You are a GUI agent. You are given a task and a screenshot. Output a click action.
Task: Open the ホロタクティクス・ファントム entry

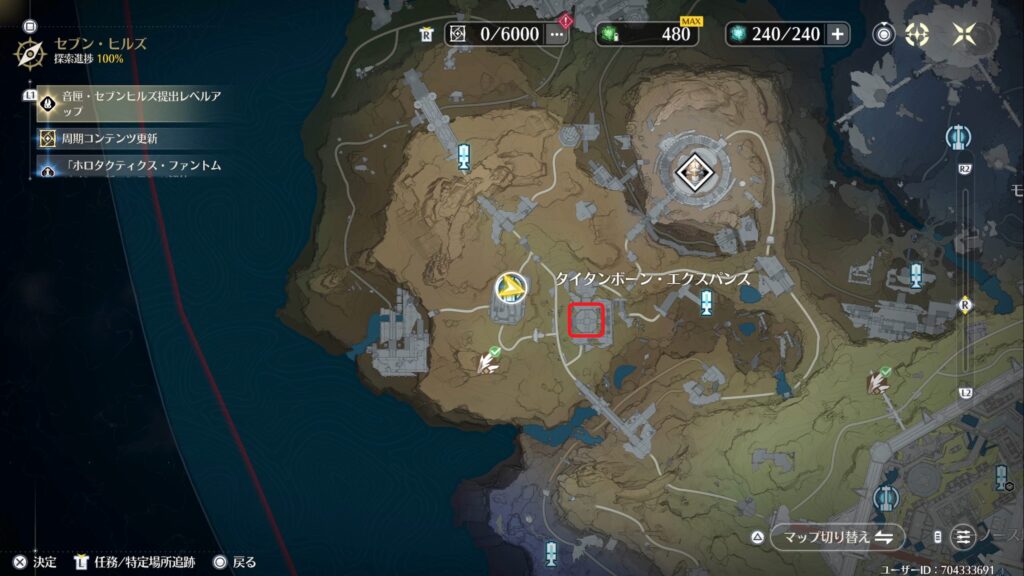pyautogui.click(x=140, y=165)
